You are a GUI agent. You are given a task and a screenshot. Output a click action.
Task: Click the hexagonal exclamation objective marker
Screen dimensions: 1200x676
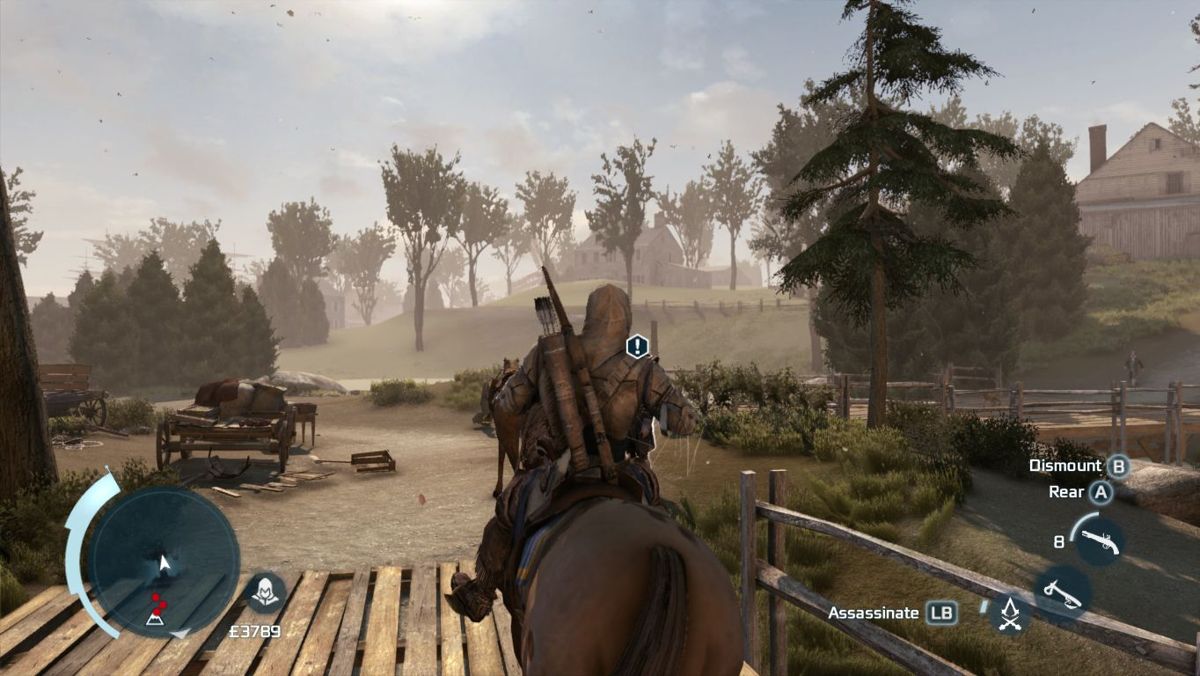tap(637, 346)
